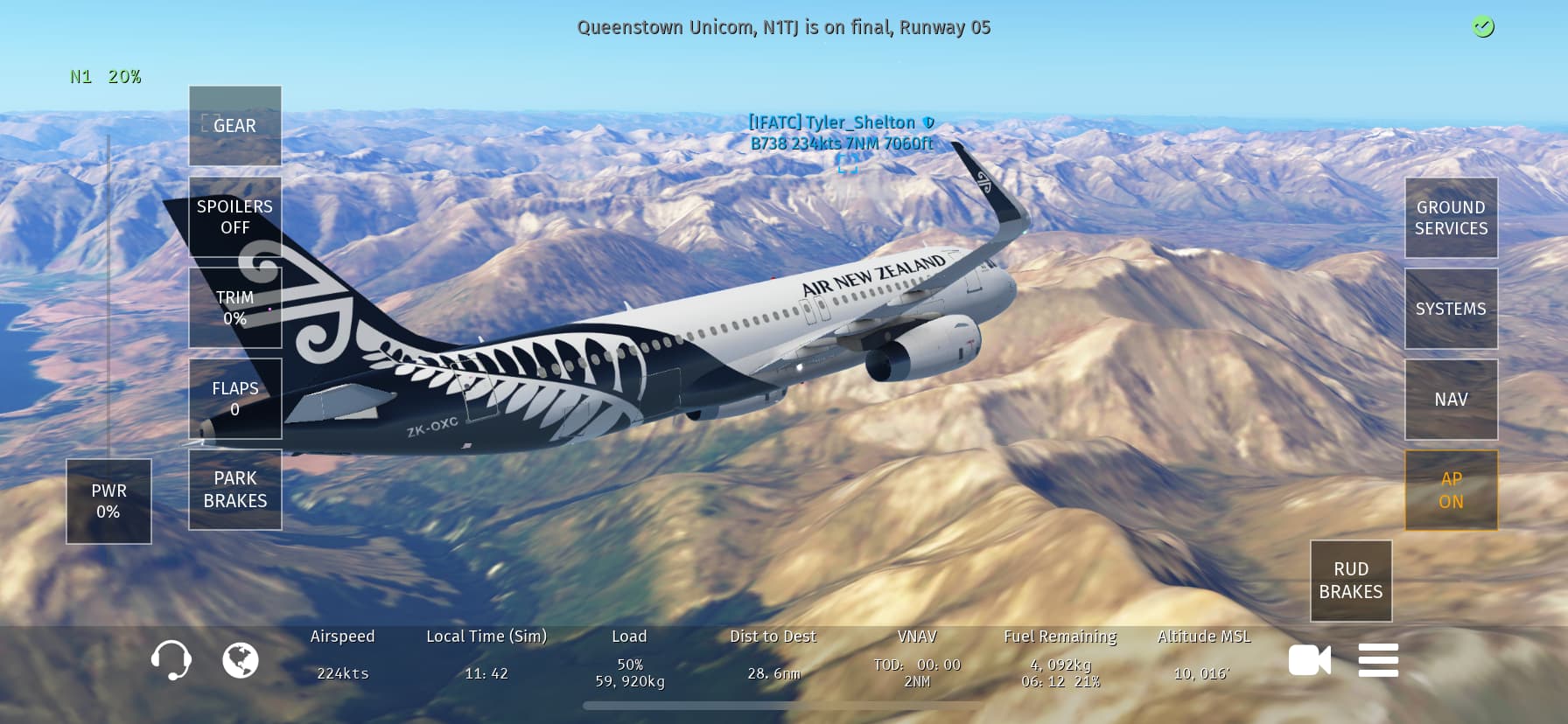Tap the green connection status icon
This screenshot has height=724, width=1568.
pos(1482,27)
